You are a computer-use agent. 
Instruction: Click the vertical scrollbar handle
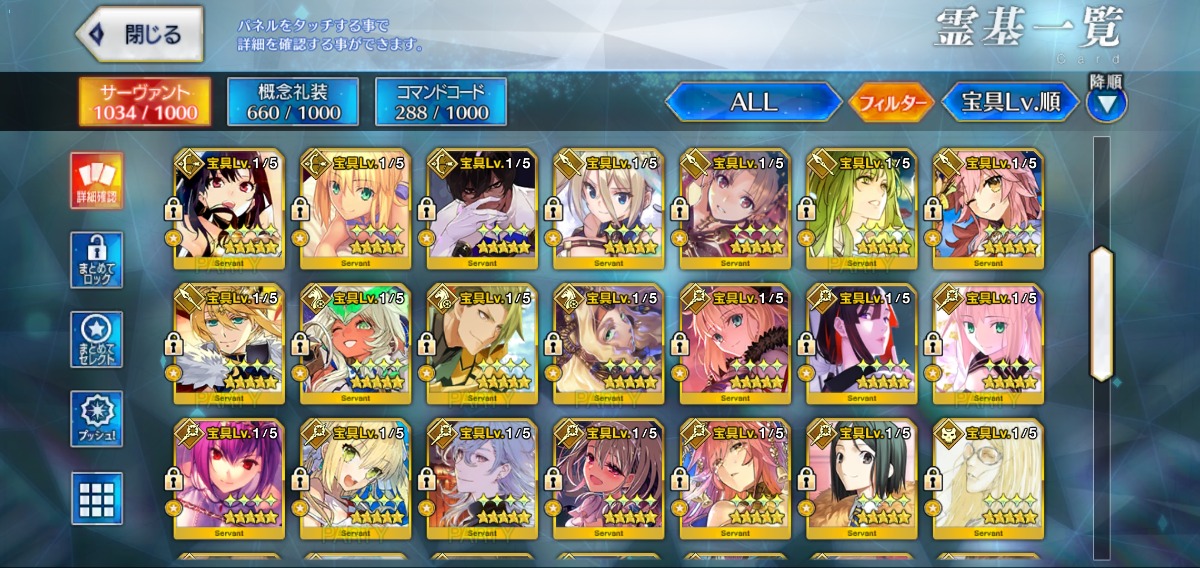tap(1101, 314)
